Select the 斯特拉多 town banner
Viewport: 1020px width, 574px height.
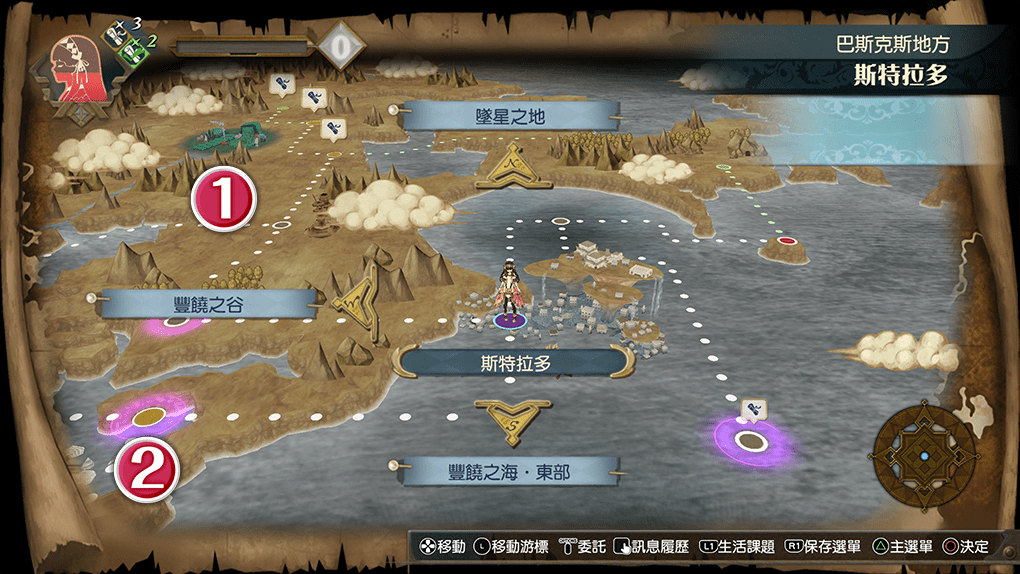(516, 363)
